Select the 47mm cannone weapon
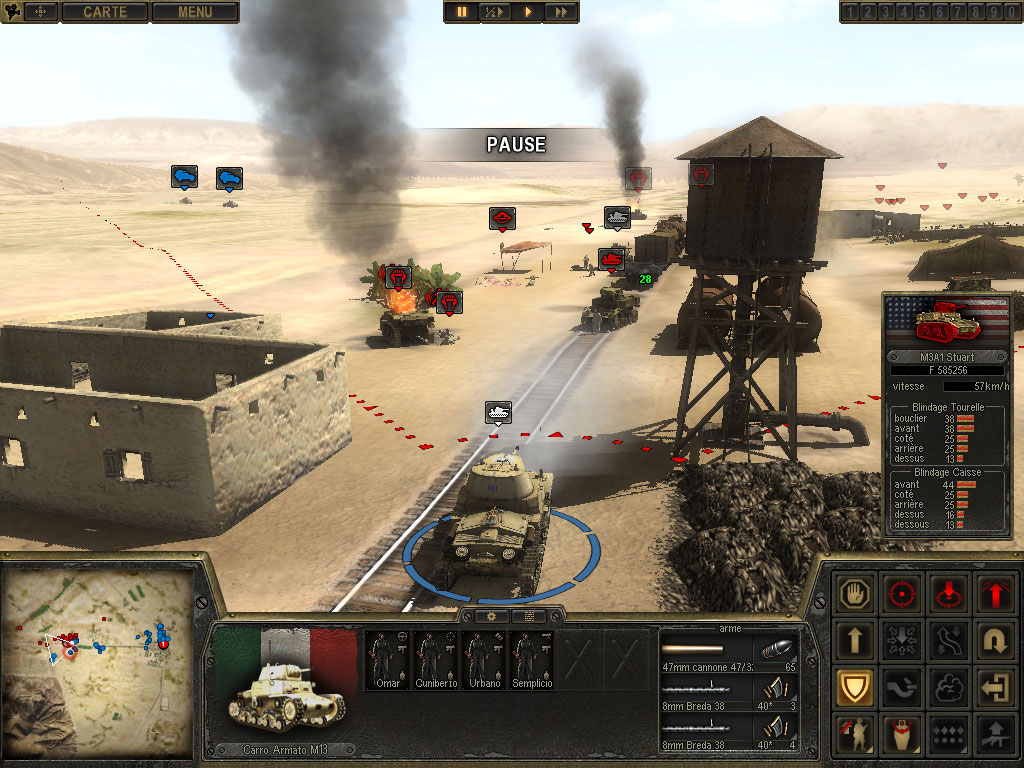 click(x=729, y=655)
